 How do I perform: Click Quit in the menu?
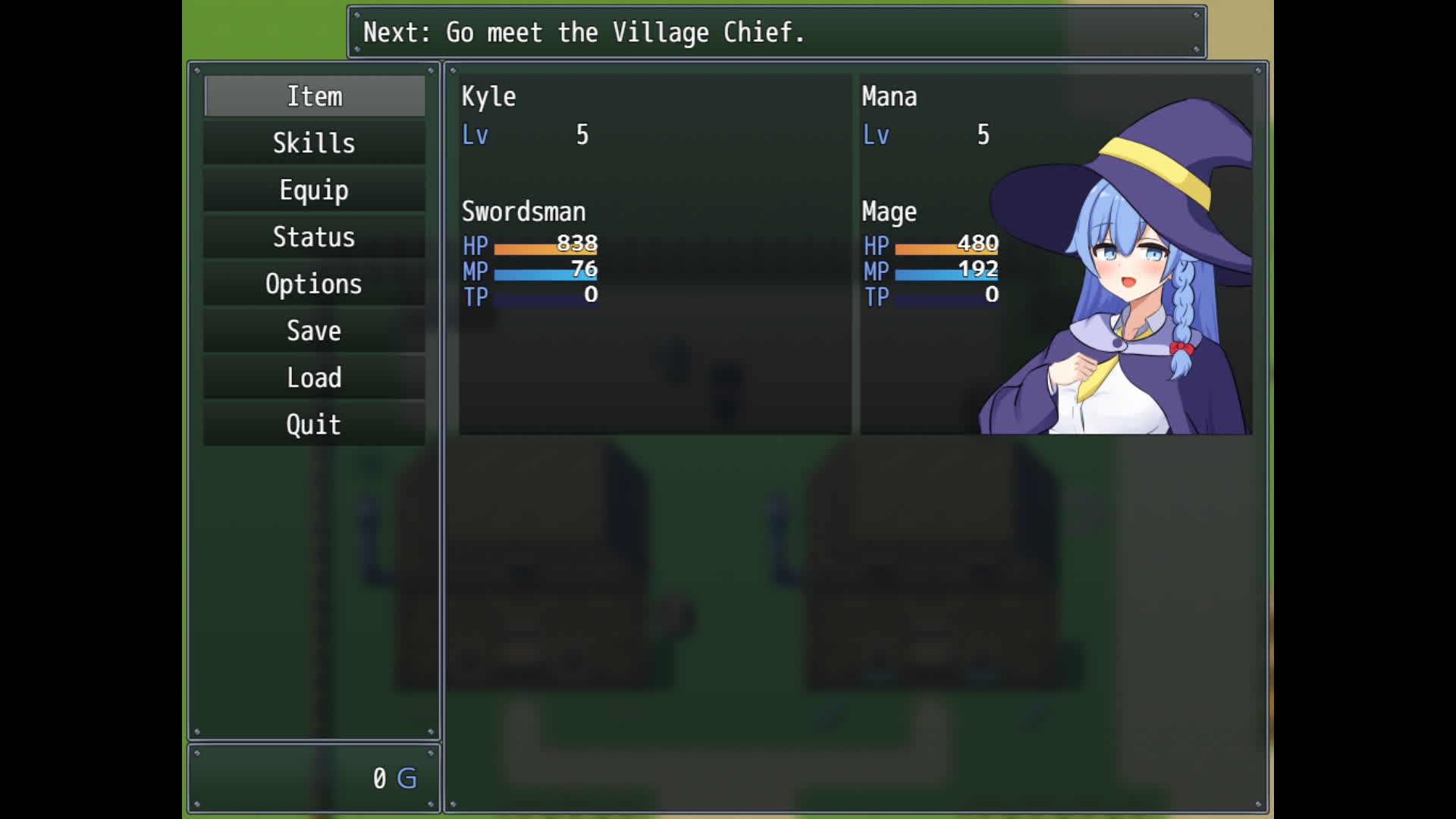click(314, 425)
